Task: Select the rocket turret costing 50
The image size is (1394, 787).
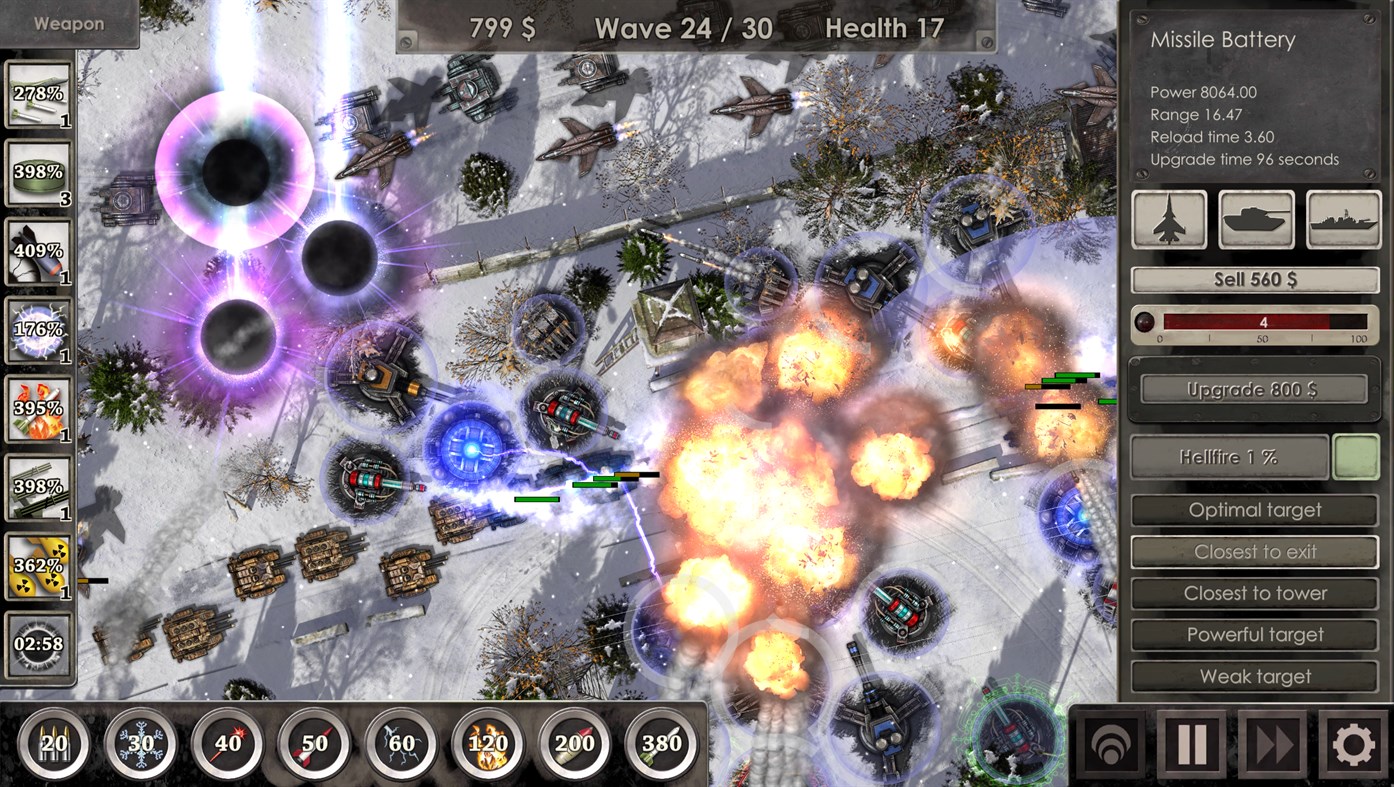Action: coord(313,742)
